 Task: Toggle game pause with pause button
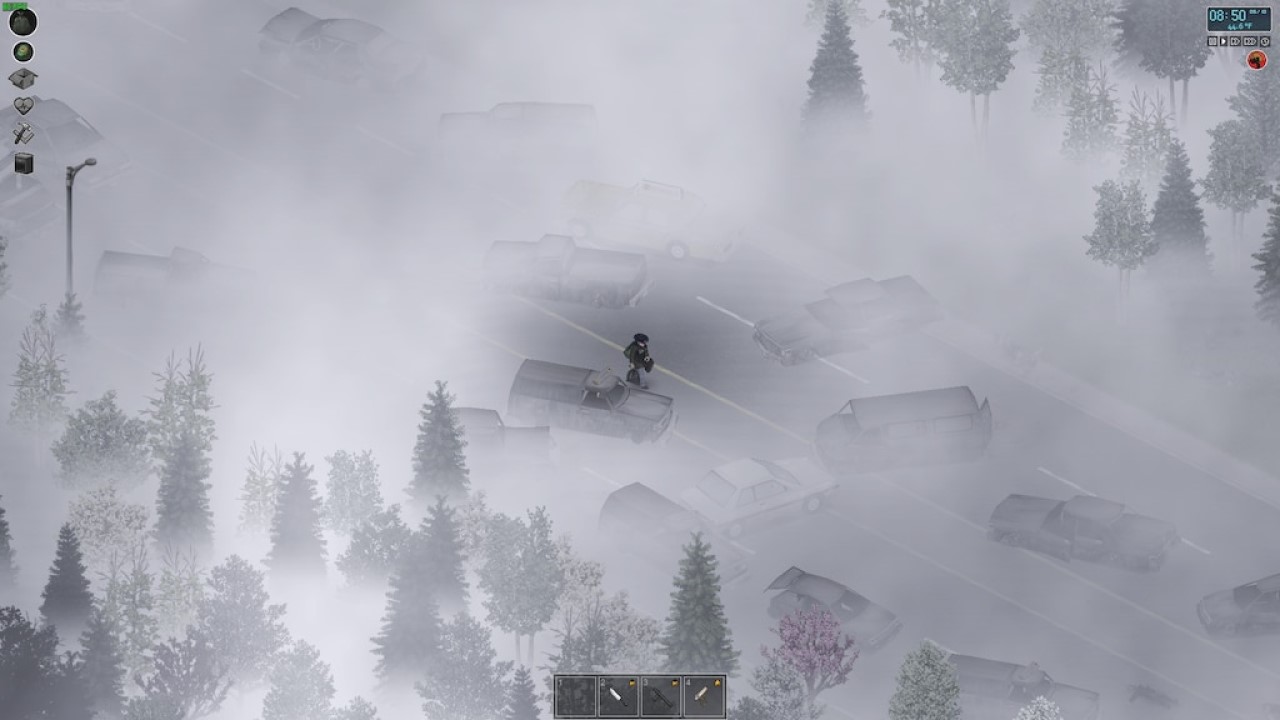tap(1212, 41)
